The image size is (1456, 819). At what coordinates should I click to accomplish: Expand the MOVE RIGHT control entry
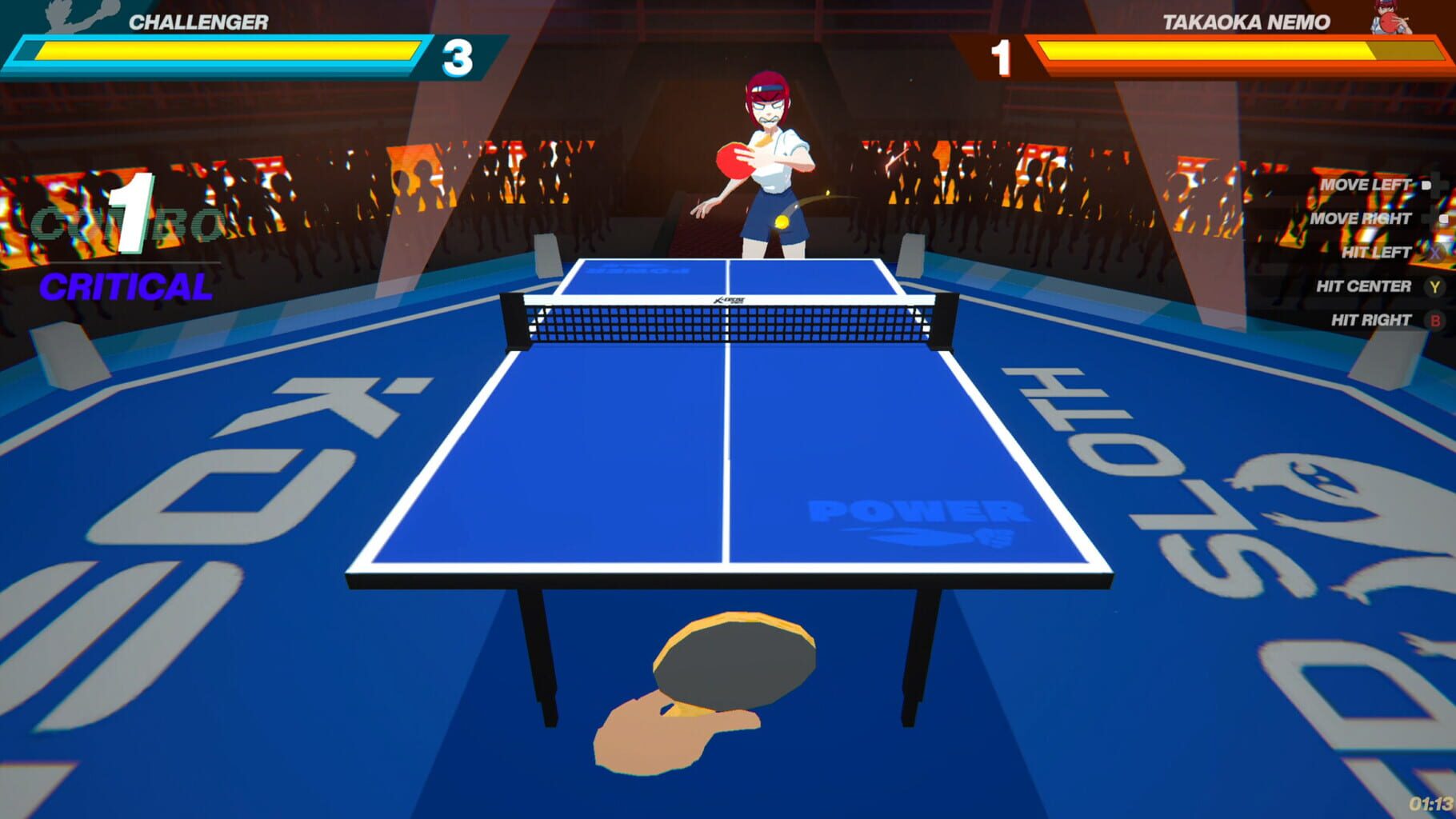pyautogui.click(x=1364, y=218)
